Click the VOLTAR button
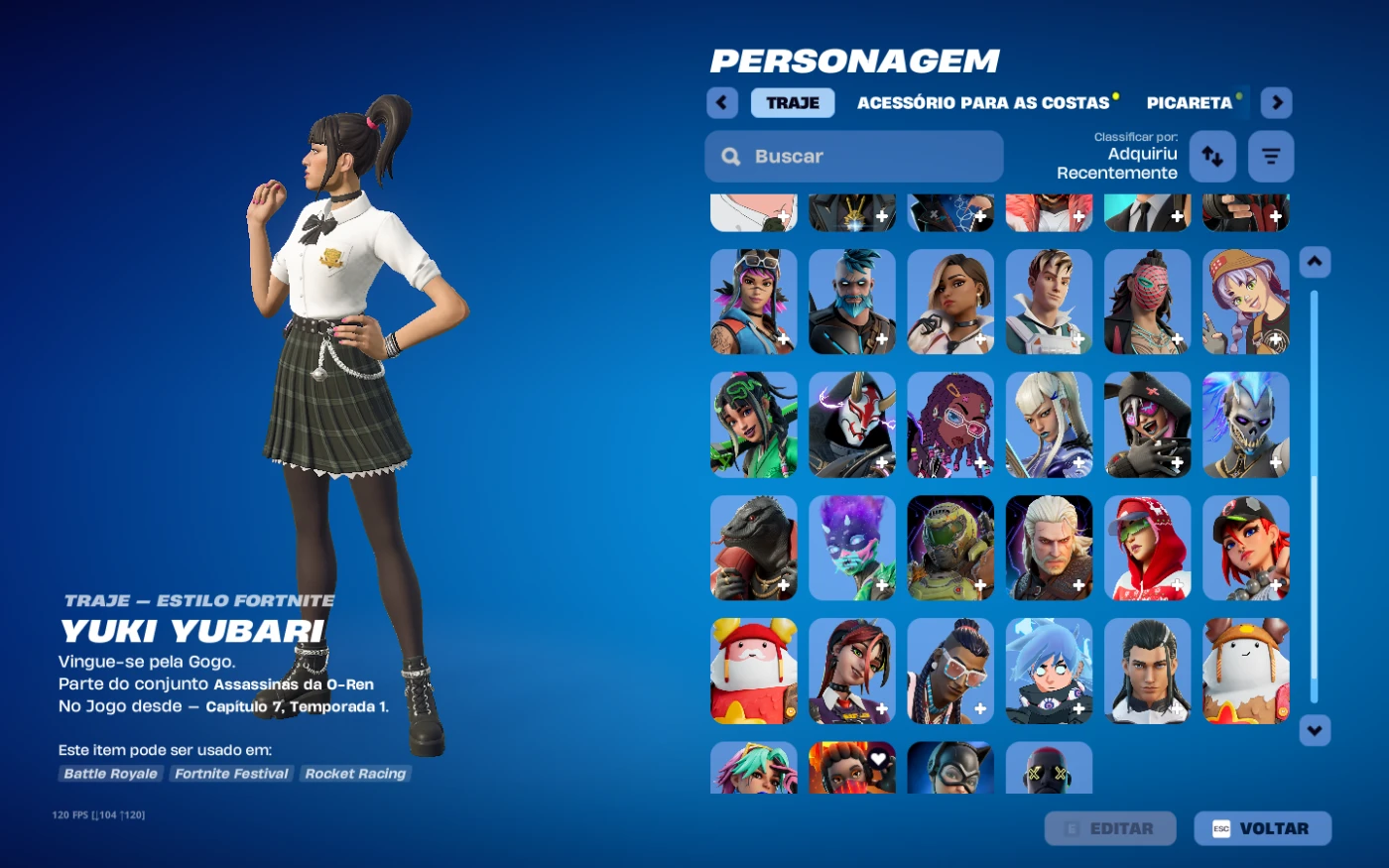This screenshot has height=868, width=1389. pos(1262,828)
